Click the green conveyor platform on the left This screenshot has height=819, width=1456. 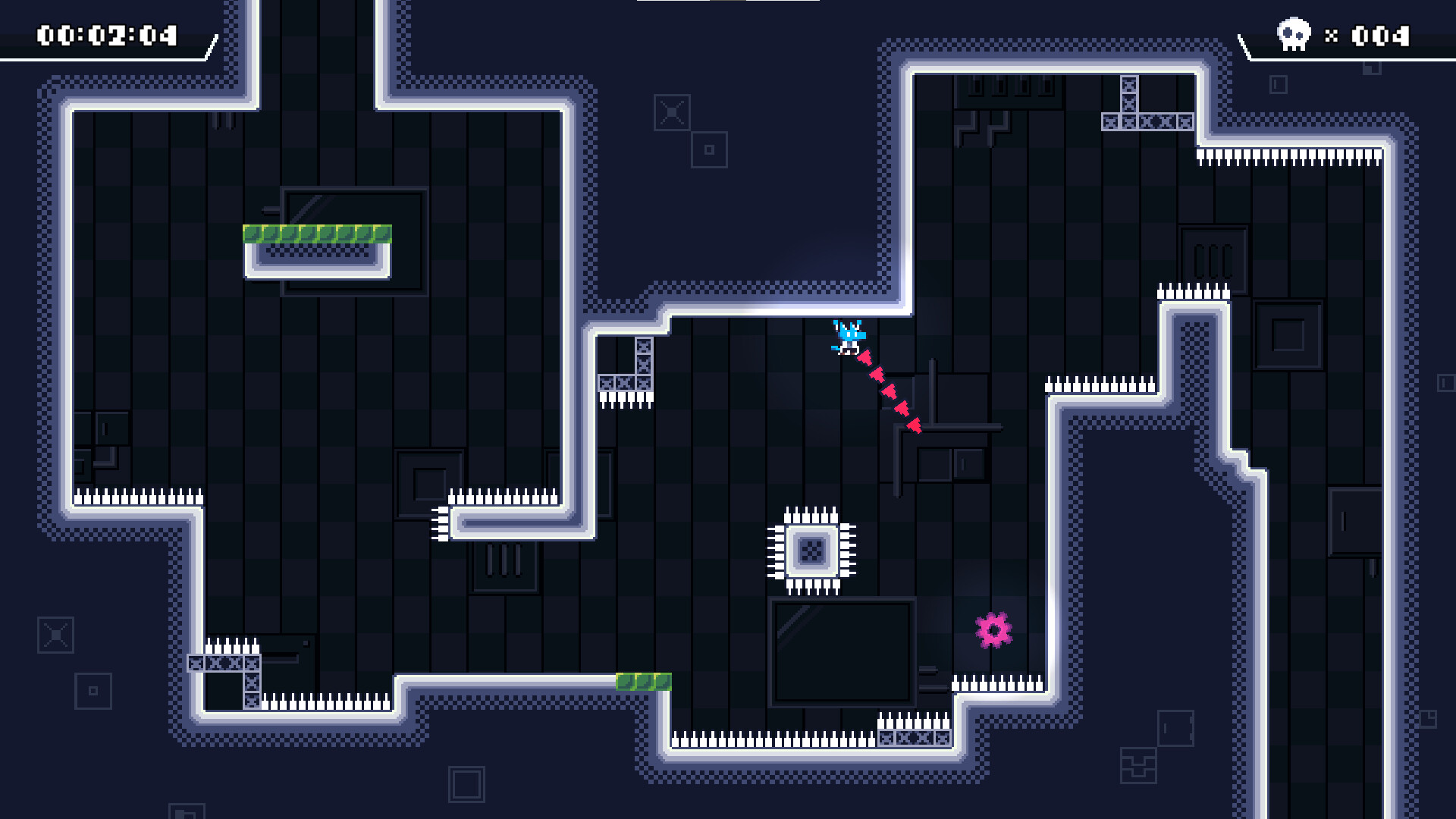(x=318, y=235)
